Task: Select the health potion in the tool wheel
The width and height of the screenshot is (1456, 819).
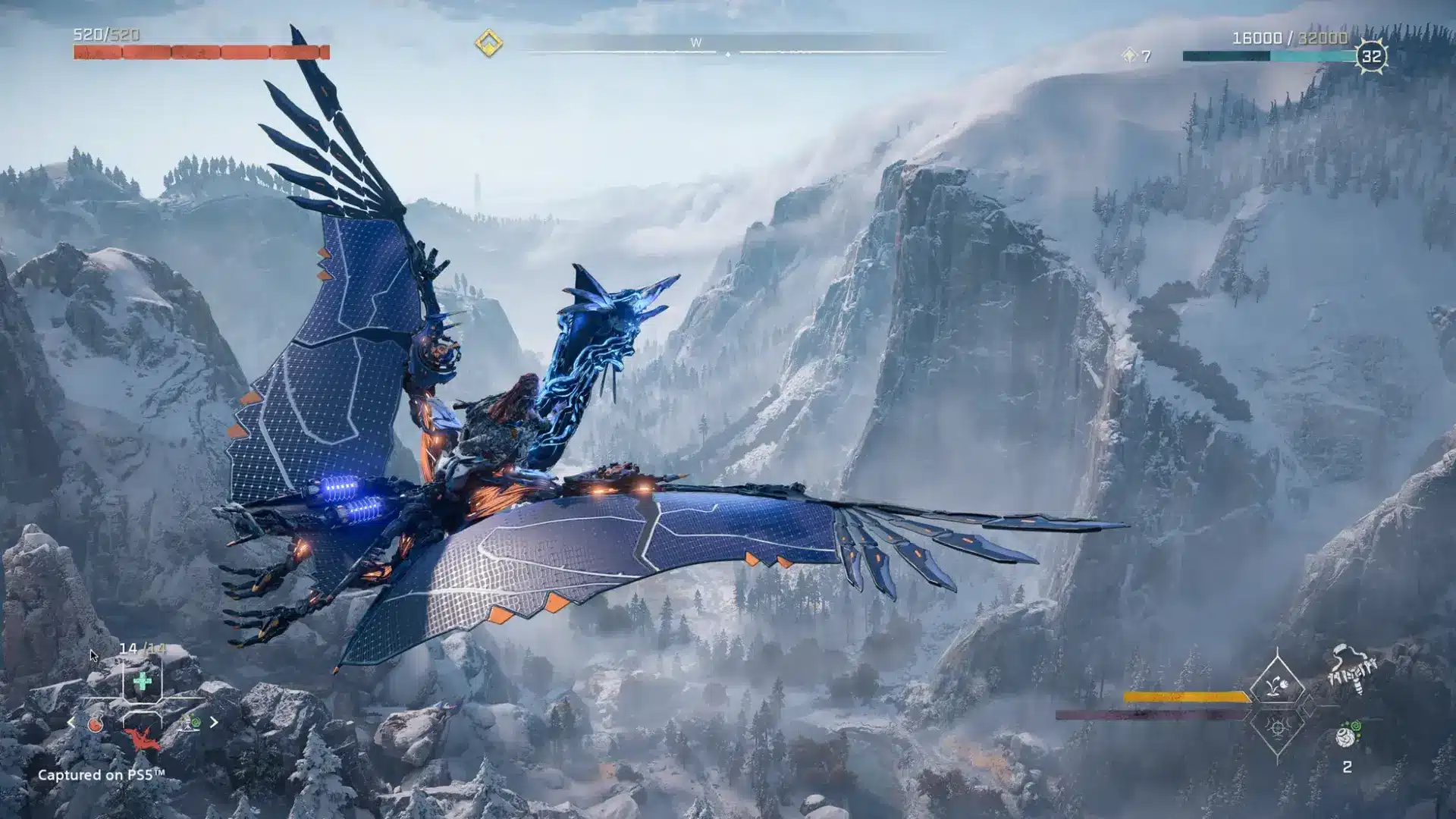Action: coord(95,723)
